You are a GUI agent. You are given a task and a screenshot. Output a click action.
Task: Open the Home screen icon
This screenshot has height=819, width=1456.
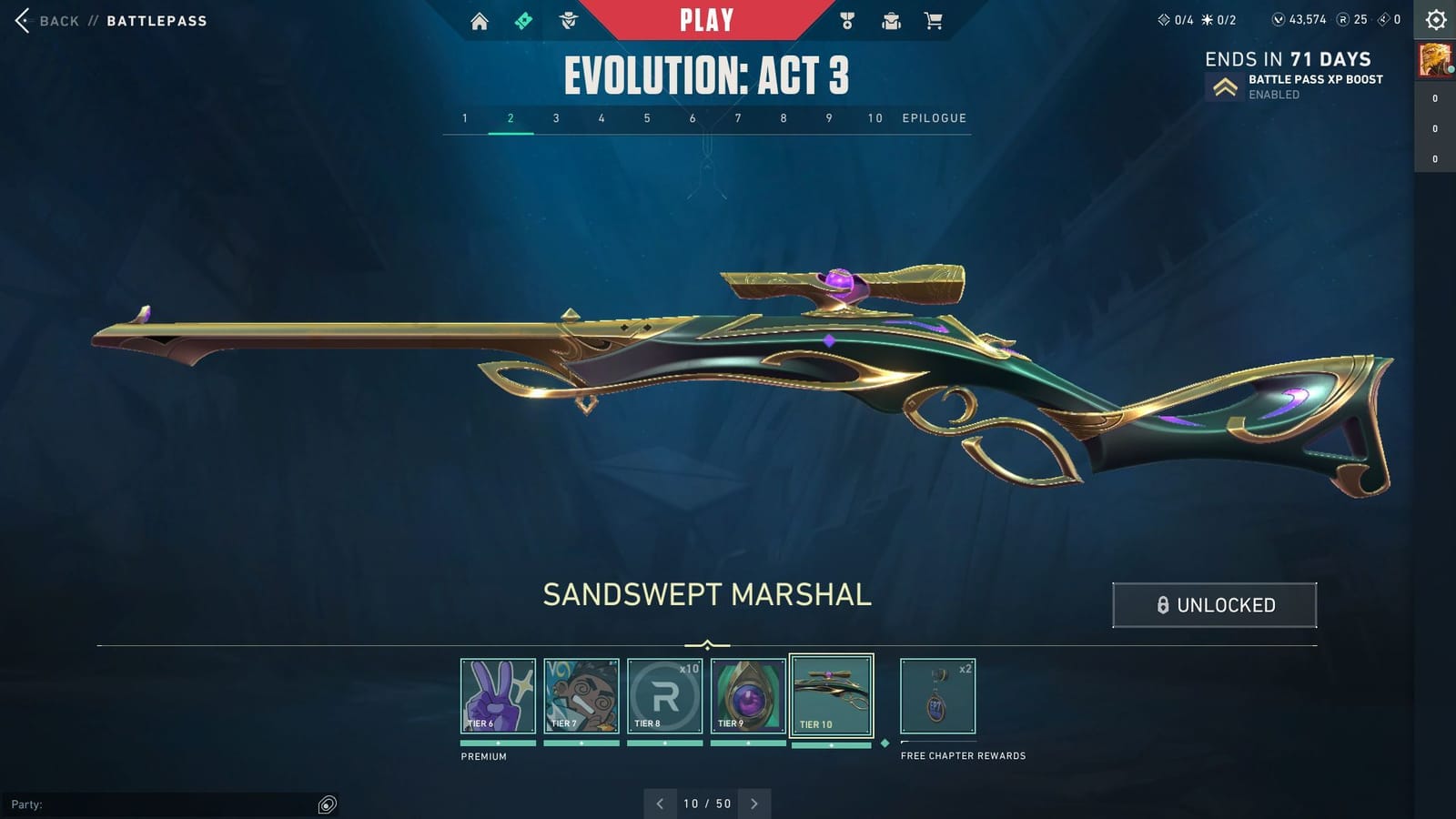[480, 19]
